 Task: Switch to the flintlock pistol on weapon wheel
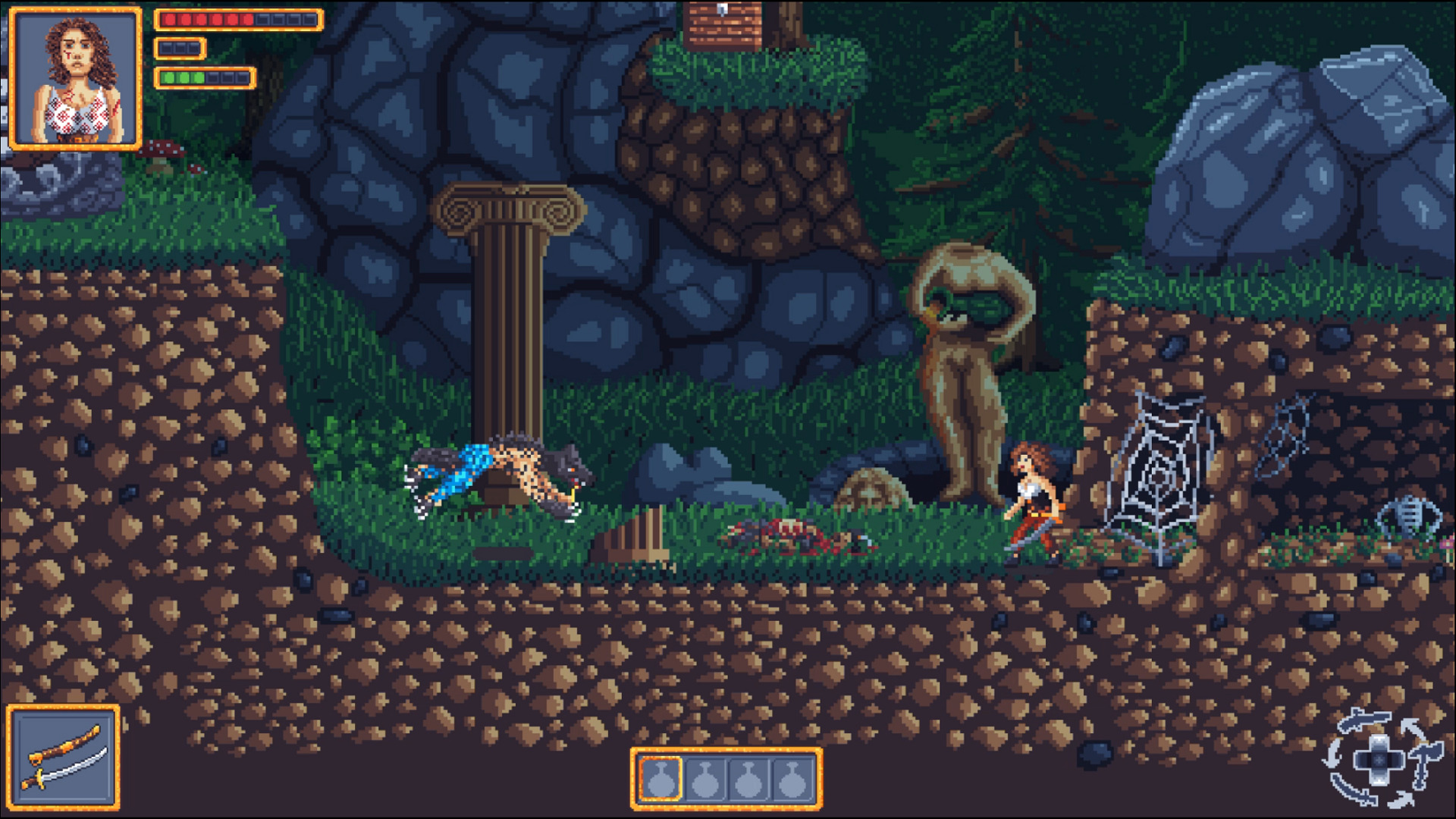click(1364, 720)
